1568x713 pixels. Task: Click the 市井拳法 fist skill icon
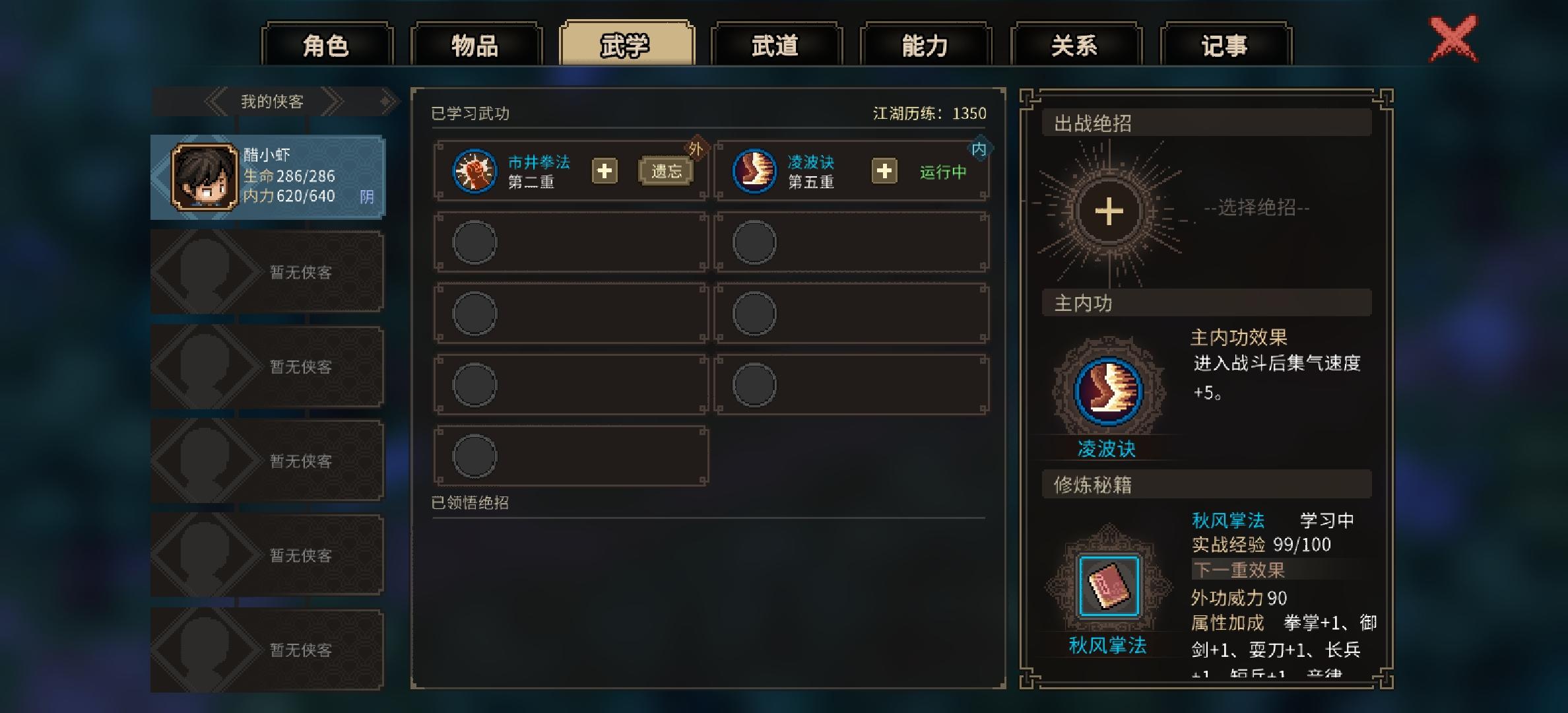(x=474, y=170)
